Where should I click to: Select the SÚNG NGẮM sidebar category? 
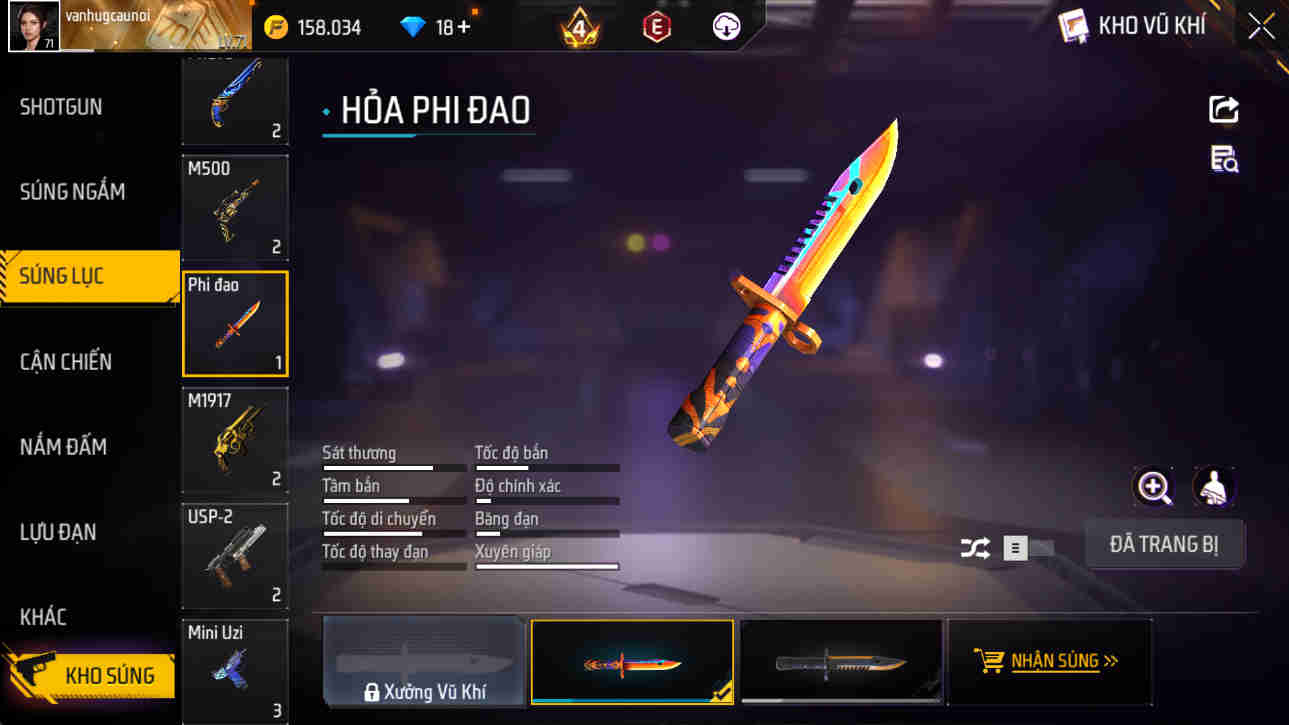click(75, 191)
